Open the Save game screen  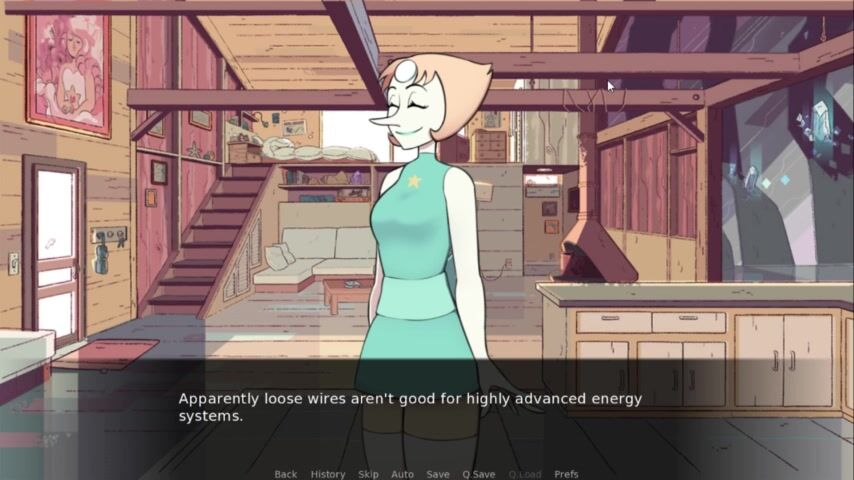click(437, 474)
